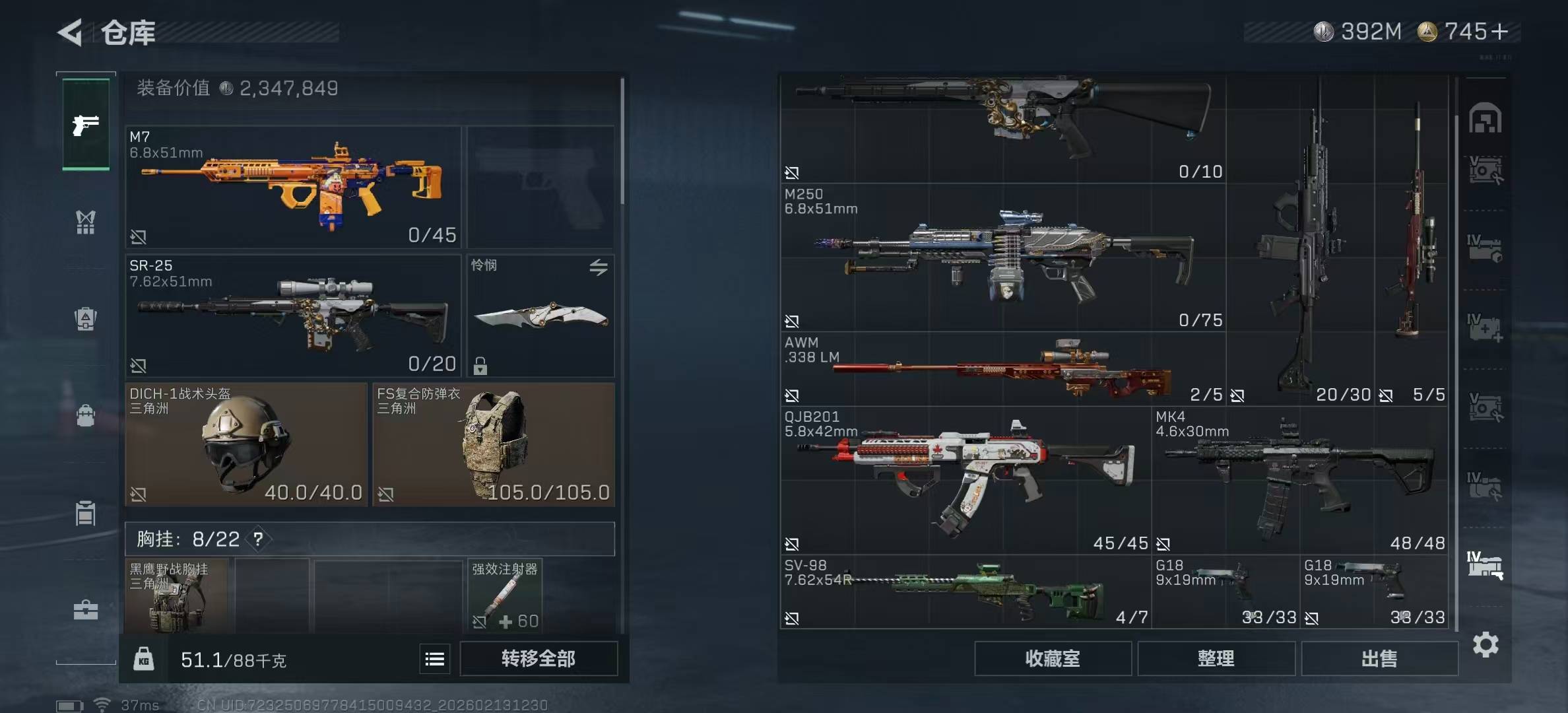The image size is (1568, 713).
Task: Select the SR-25 marksman rifle slot
Action: click(293, 316)
